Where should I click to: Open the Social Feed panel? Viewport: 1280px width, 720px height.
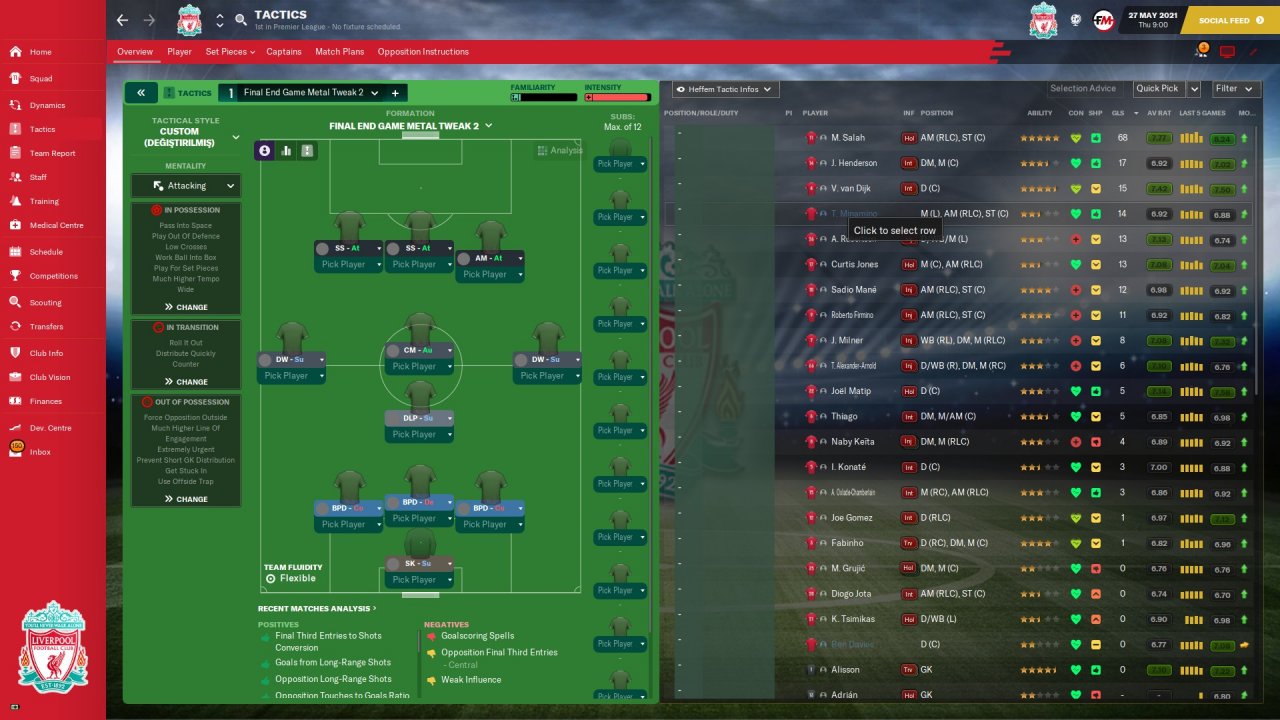[x=1223, y=20]
